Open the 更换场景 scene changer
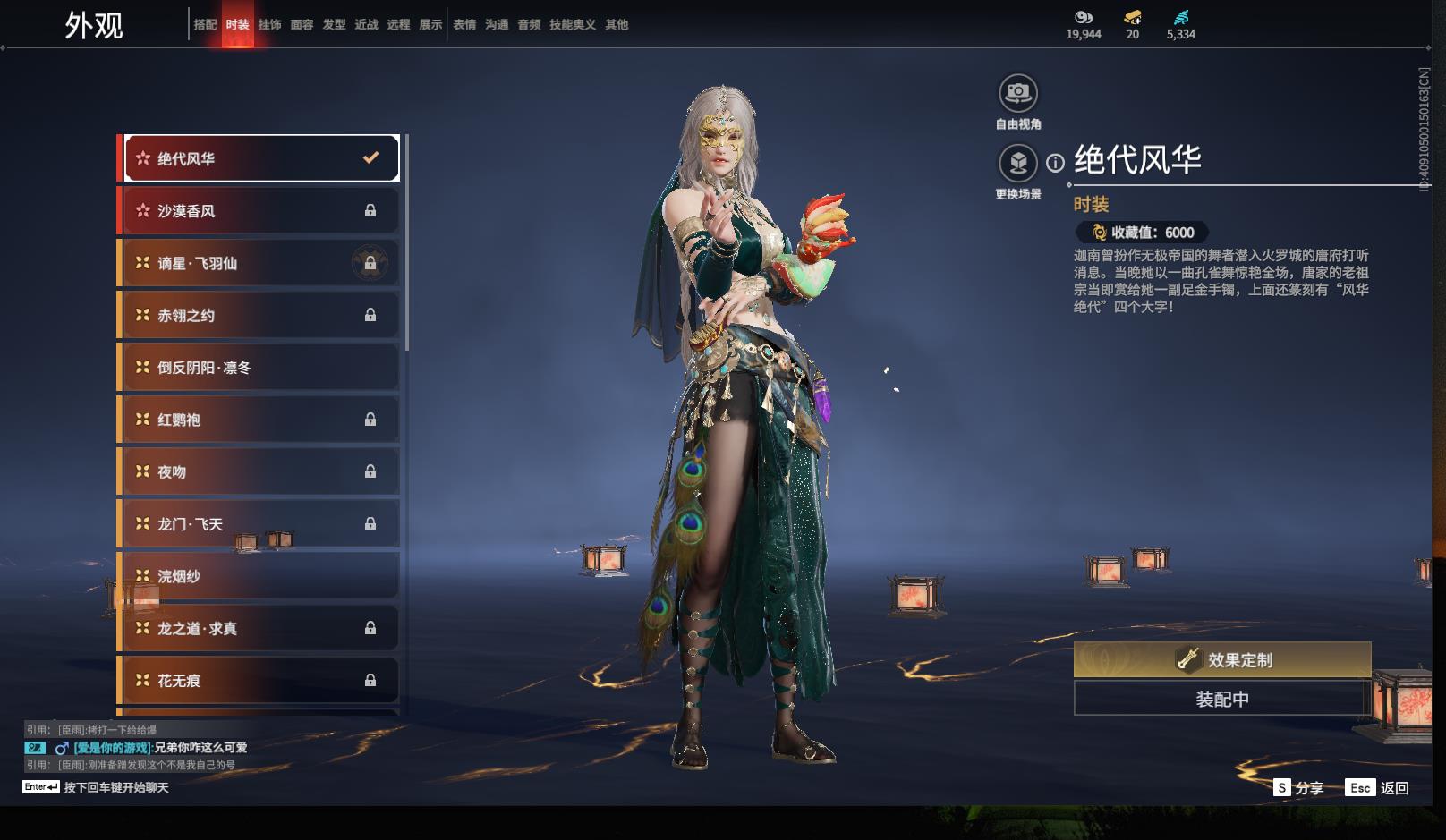Screen dimensions: 1446x840 tap(1017, 164)
